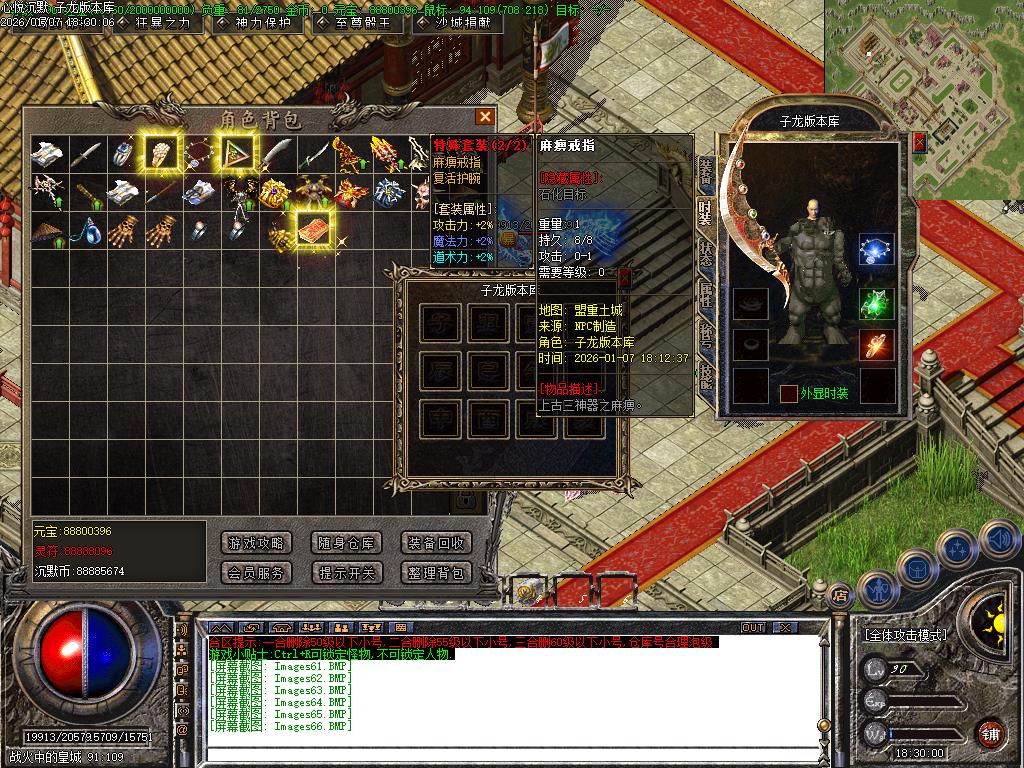Click the 装备回收 equipment recycle button

coord(436,543)
